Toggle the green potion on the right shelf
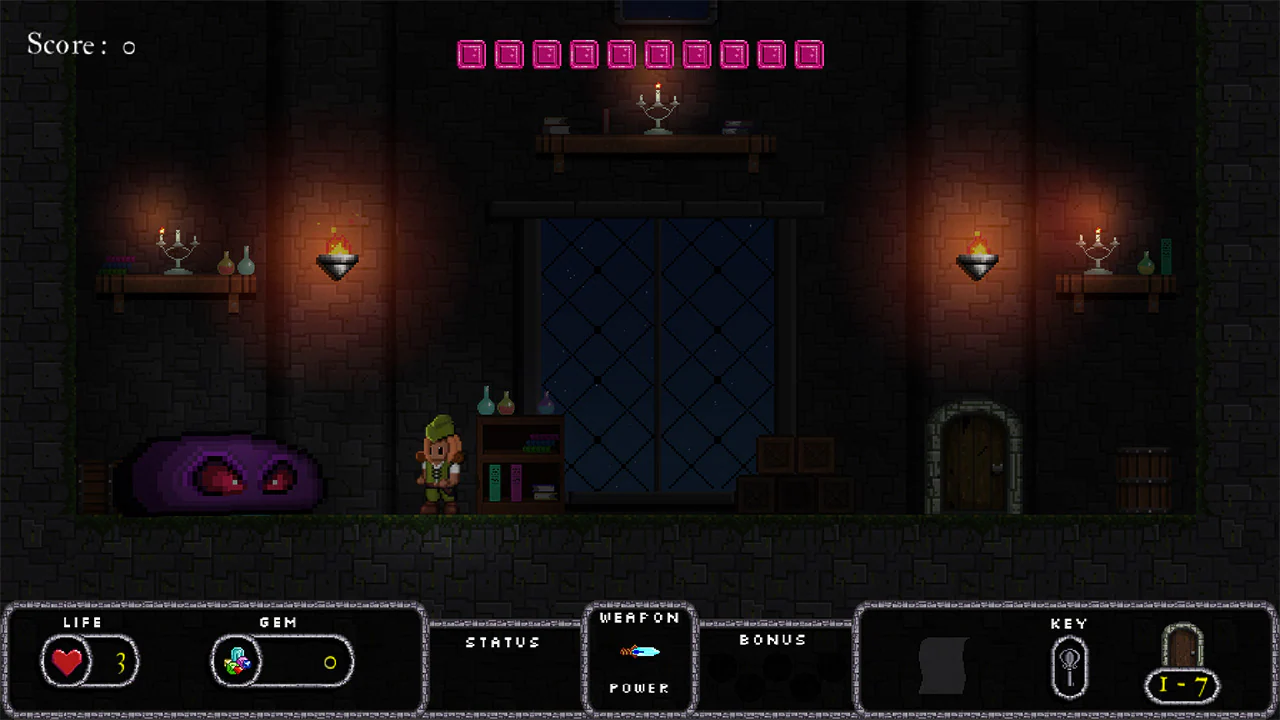Image resolution: width=1280 pixels, height=720 pixels. [1146, 265]
